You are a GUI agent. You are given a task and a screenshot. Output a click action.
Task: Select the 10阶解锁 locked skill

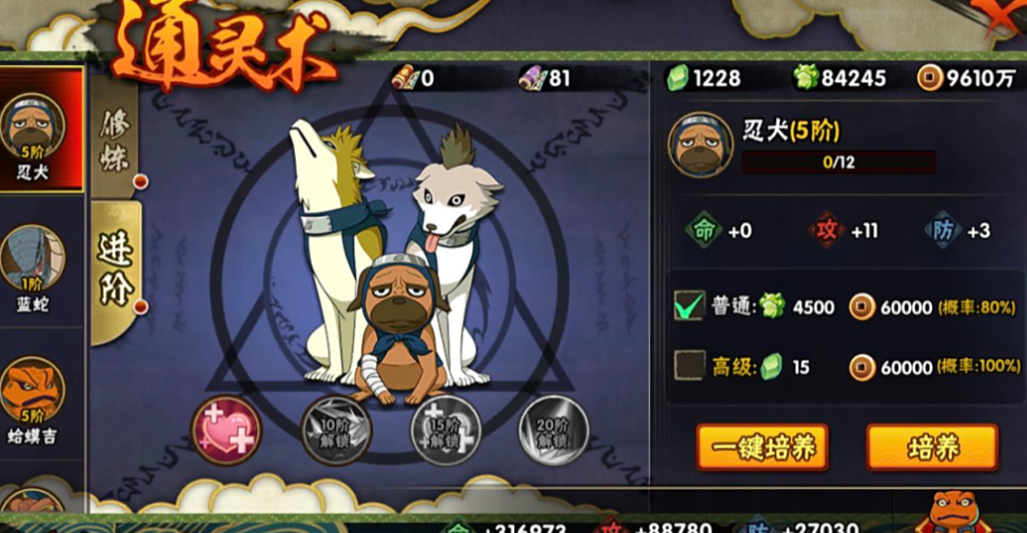(336, 431)
